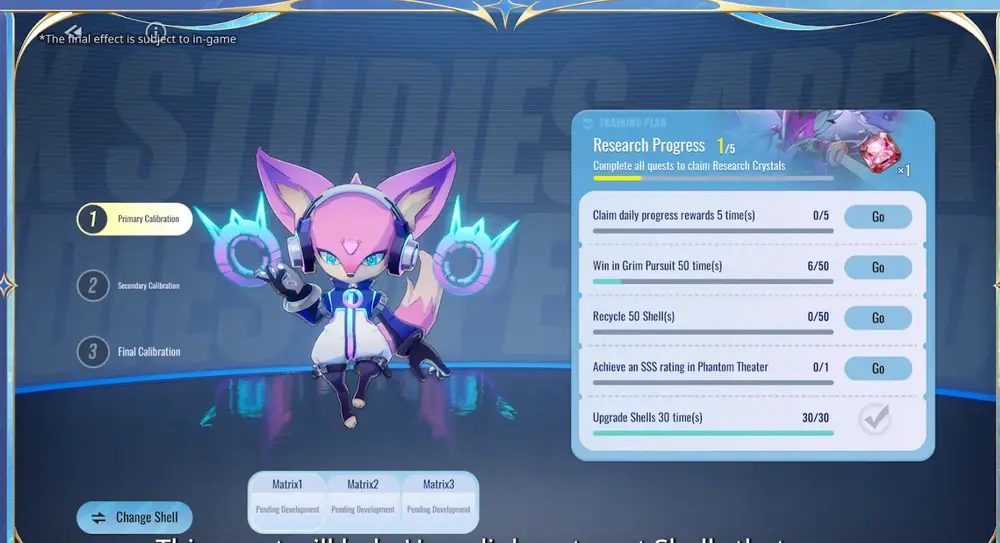This screenshot has width=1000, height=543.
Task: Go to Phantom Theater SSS rating quest
Action: tap(877, 368)
